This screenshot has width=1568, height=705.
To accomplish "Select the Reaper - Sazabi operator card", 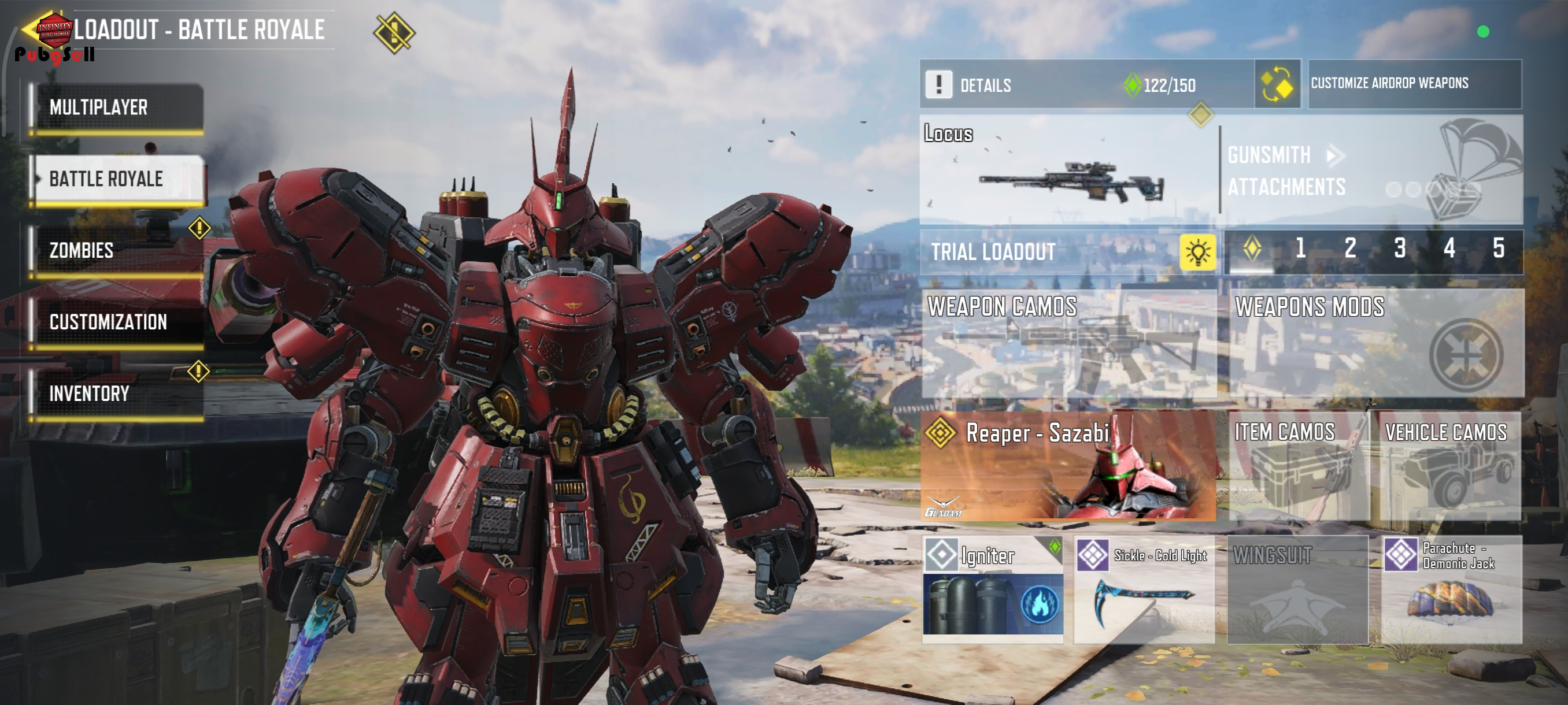I will point(1069,466).
